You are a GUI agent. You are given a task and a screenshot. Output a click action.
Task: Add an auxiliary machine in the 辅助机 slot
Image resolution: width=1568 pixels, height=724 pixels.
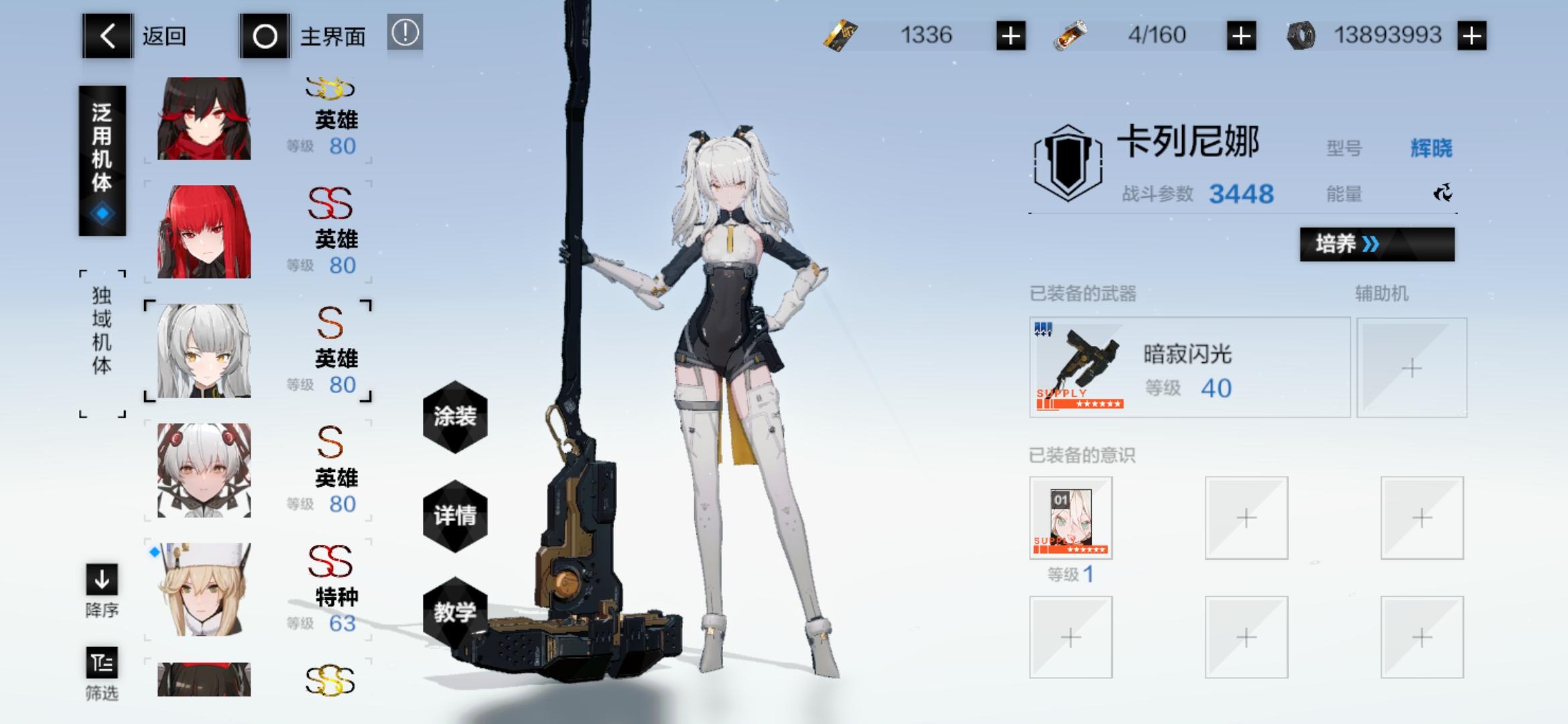1411,367
